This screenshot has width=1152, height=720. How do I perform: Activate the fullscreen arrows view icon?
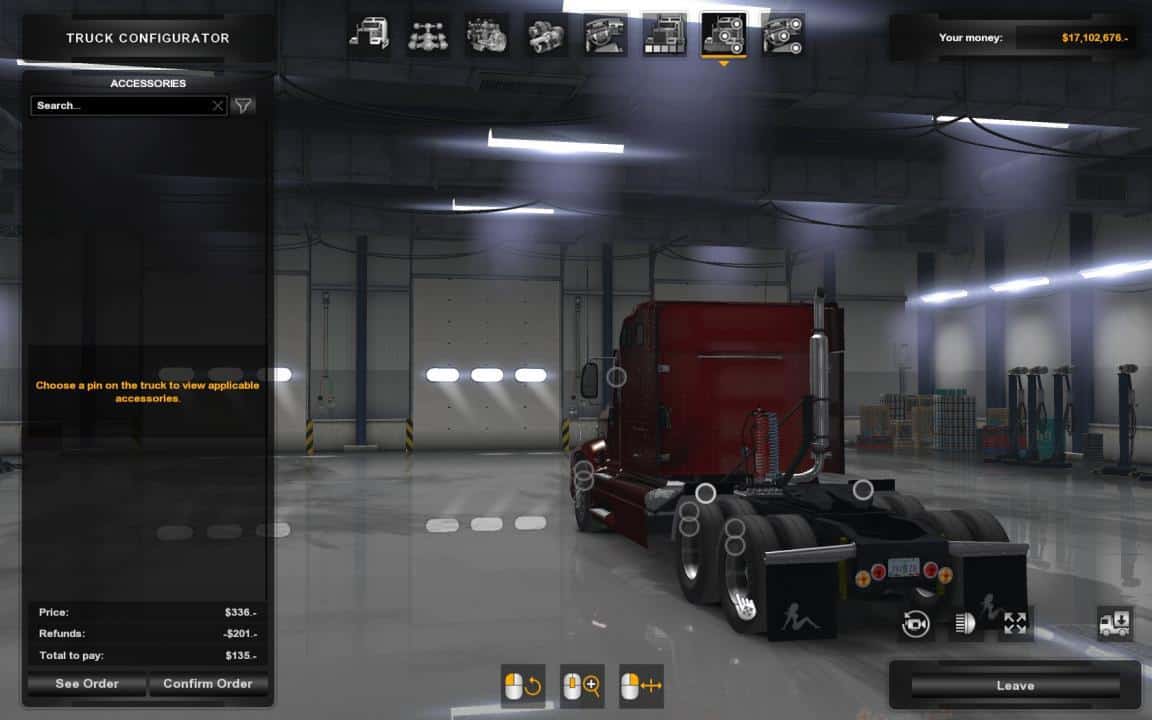(x=1015, y=624)
